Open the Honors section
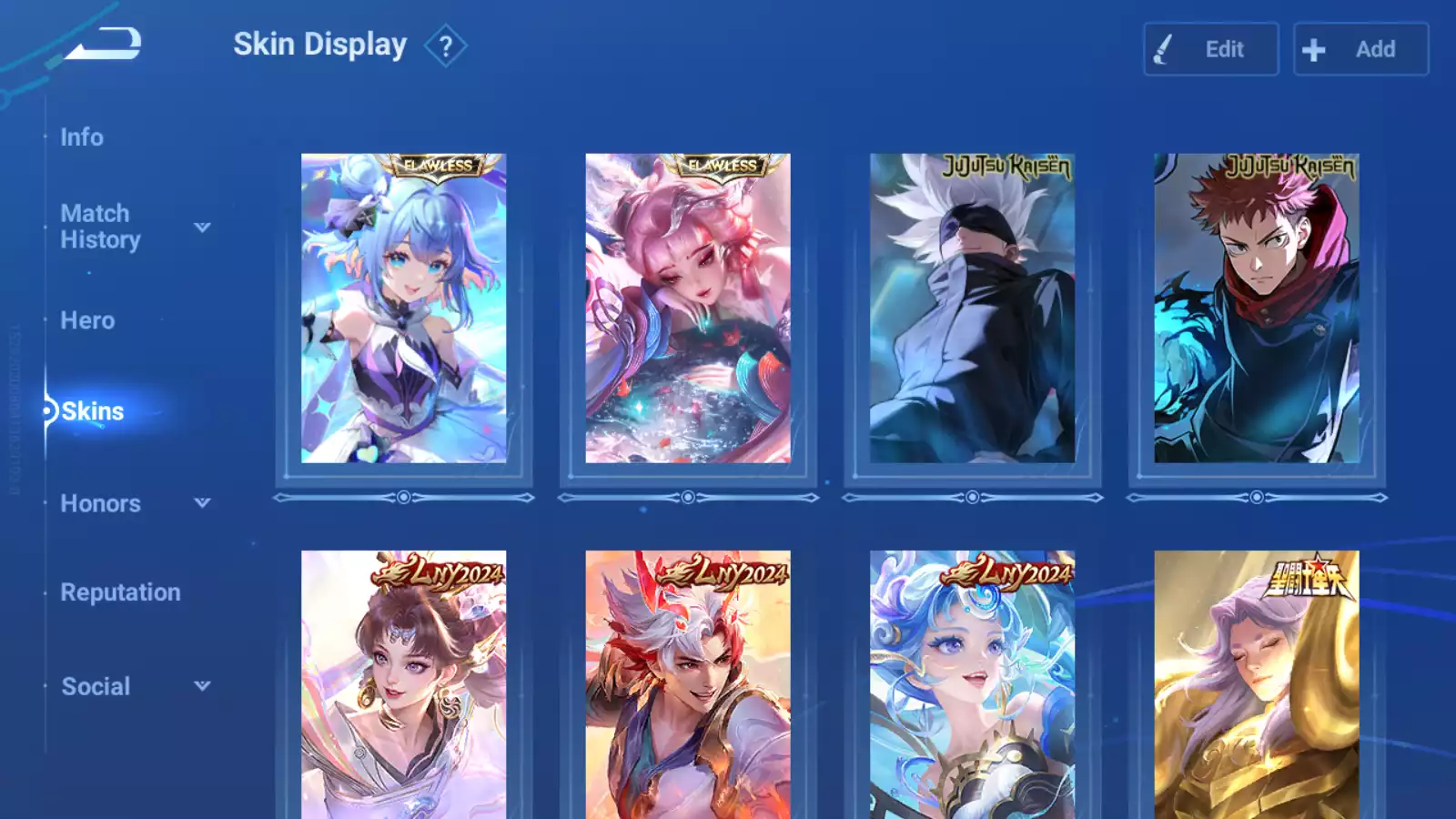Screen dimensions: 1456x819 pos(100,503)
